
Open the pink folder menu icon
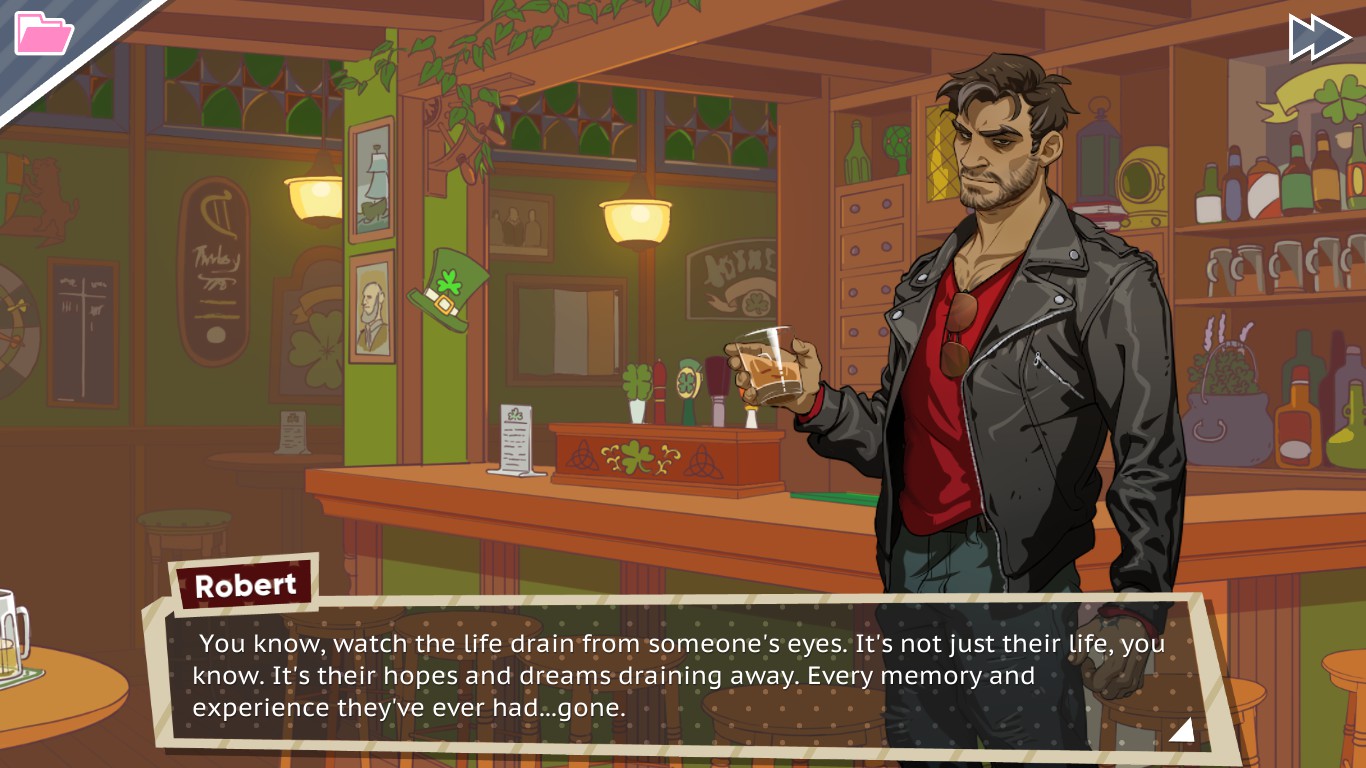coord(43,33)
